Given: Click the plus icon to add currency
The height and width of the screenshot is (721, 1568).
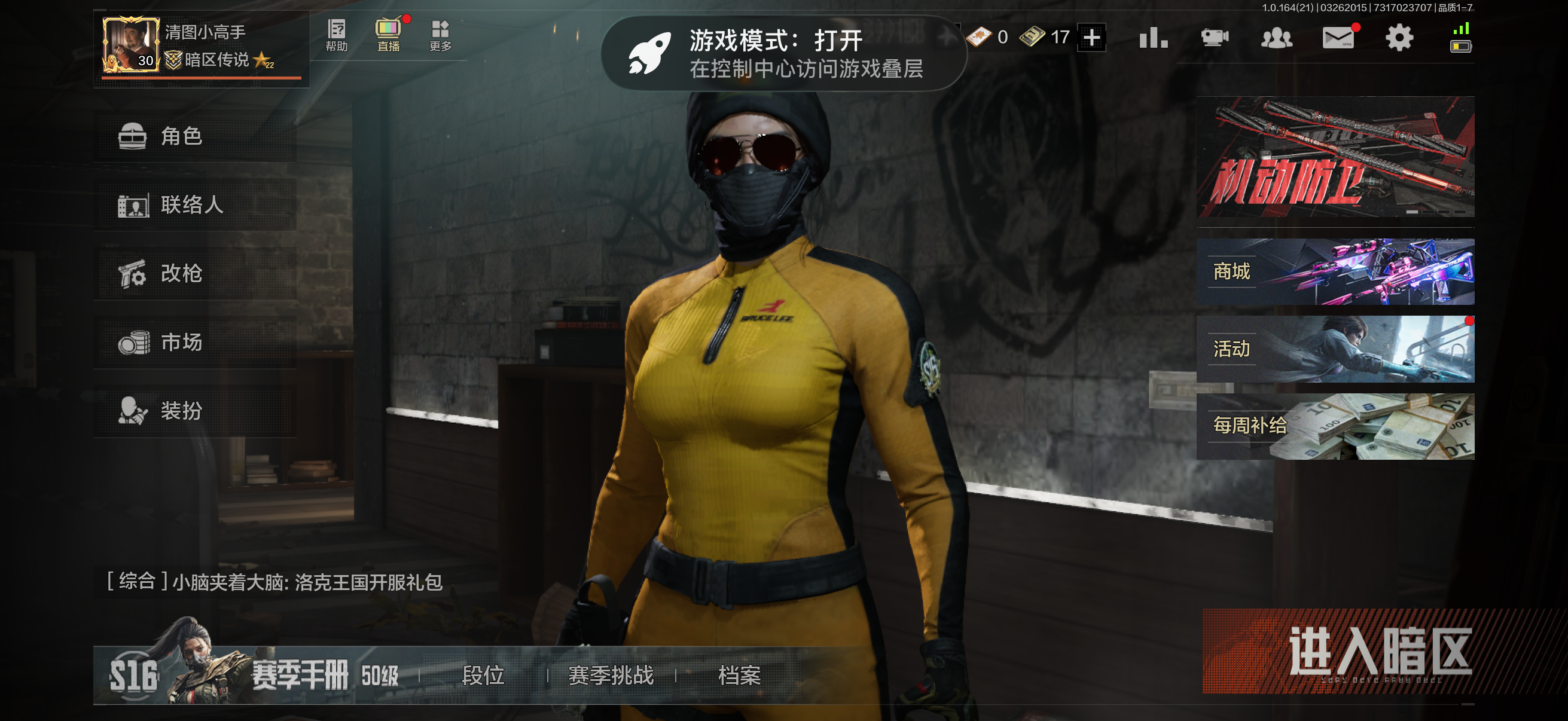Looking at the screenshot, I should 1091,38.
